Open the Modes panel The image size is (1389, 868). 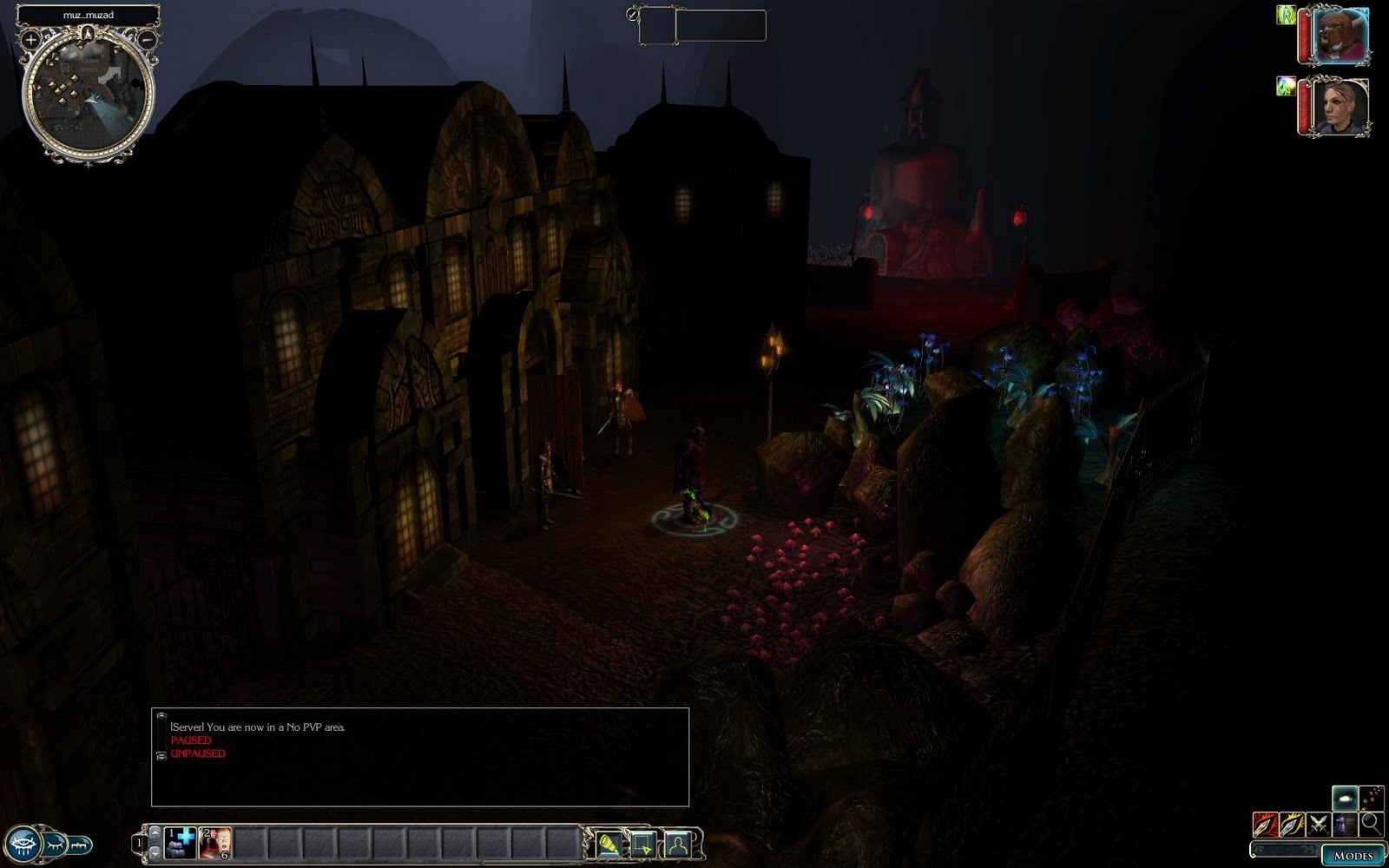coord(1353,855)
